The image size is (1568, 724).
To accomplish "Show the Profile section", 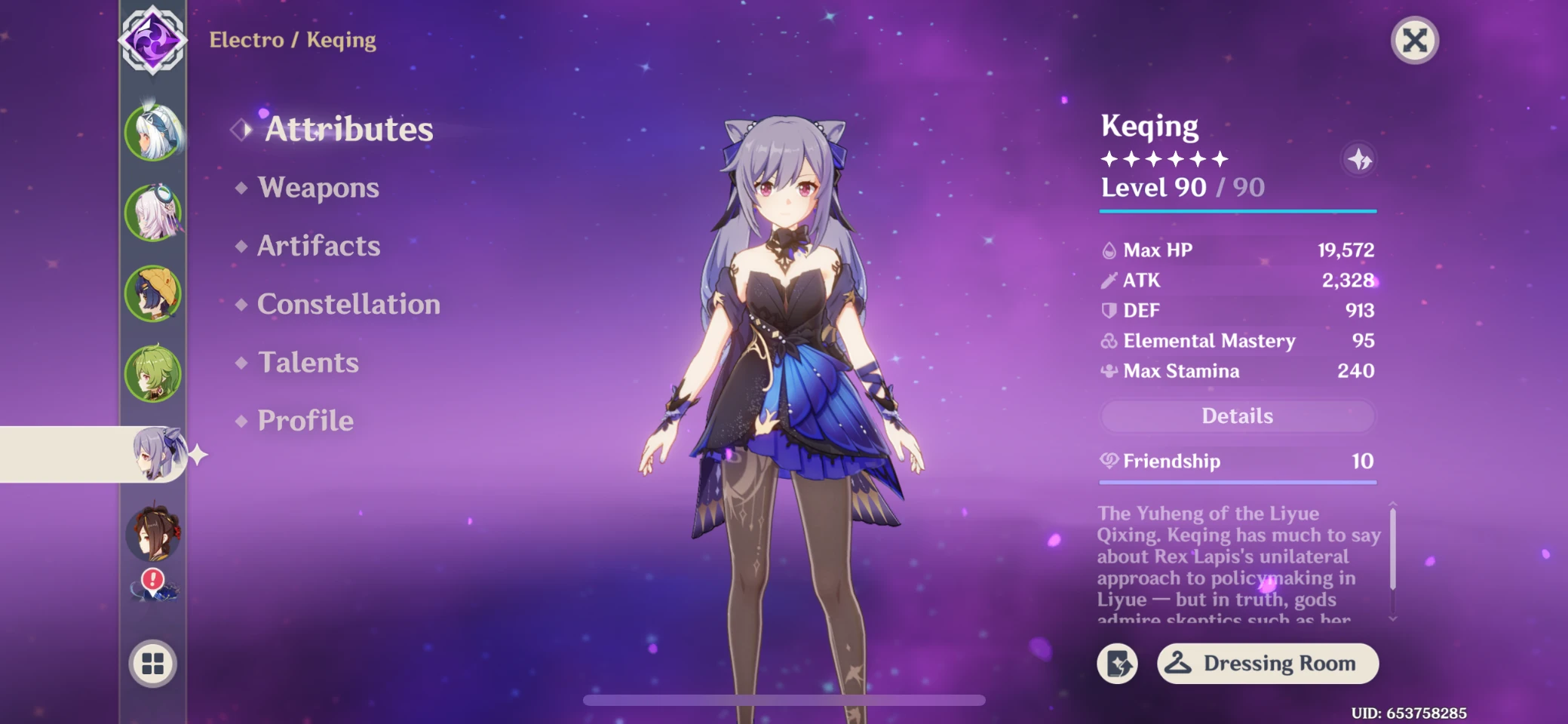I will (x=305, y=421).
